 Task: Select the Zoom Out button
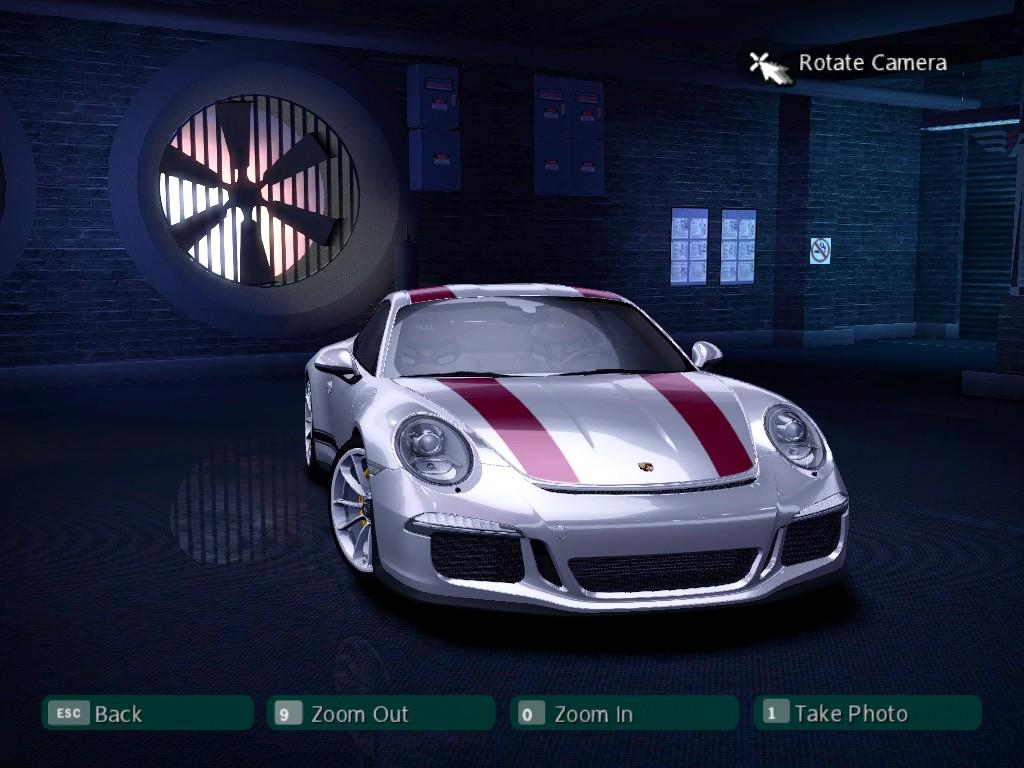coord(381,713)
